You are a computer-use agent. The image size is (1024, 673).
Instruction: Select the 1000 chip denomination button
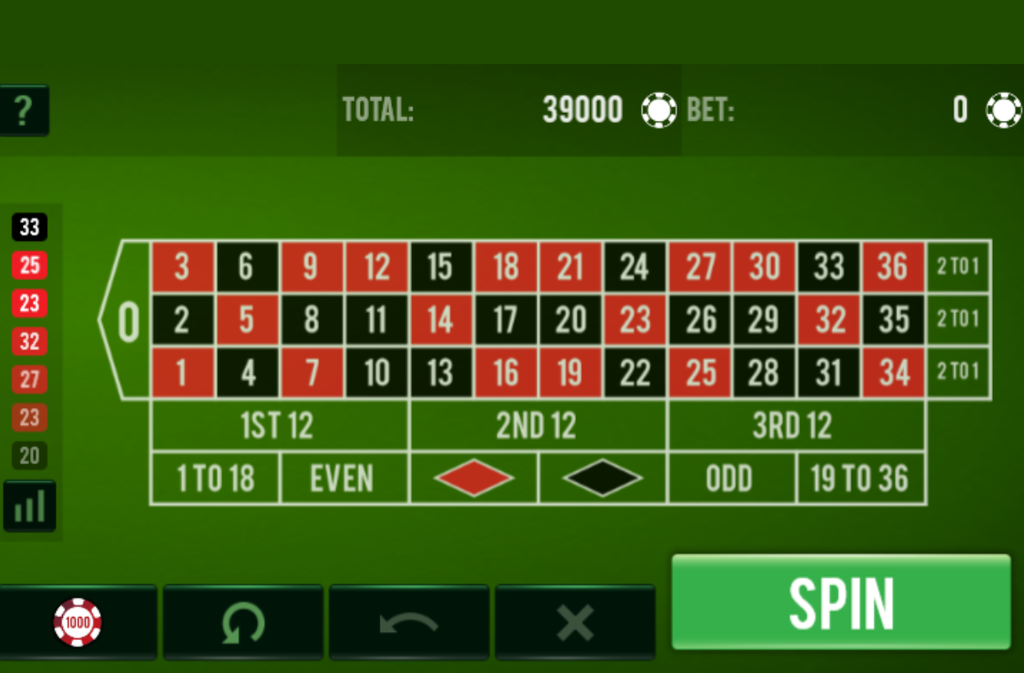pos(78,622)
